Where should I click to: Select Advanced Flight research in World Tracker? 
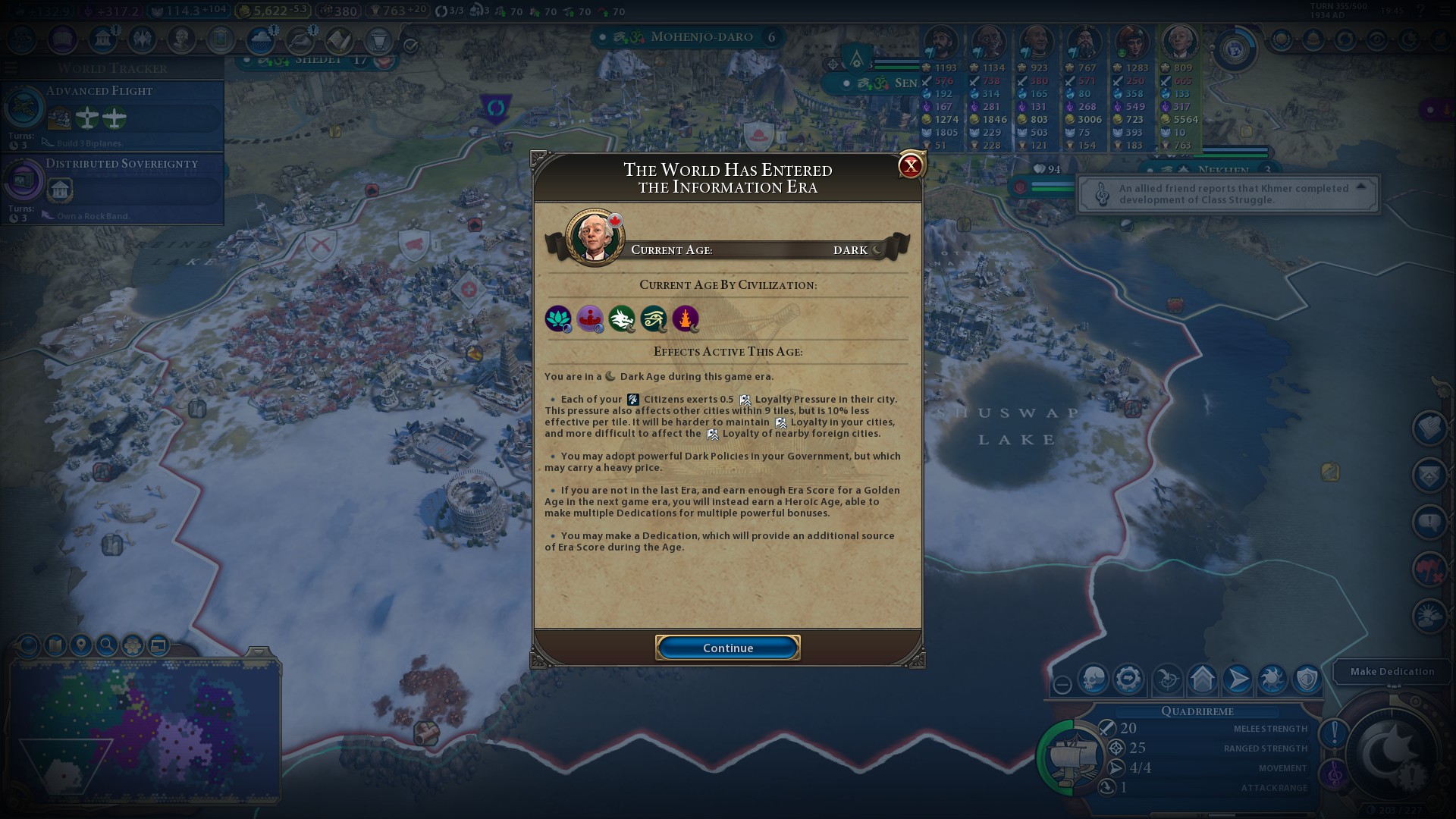pos(112,115)
